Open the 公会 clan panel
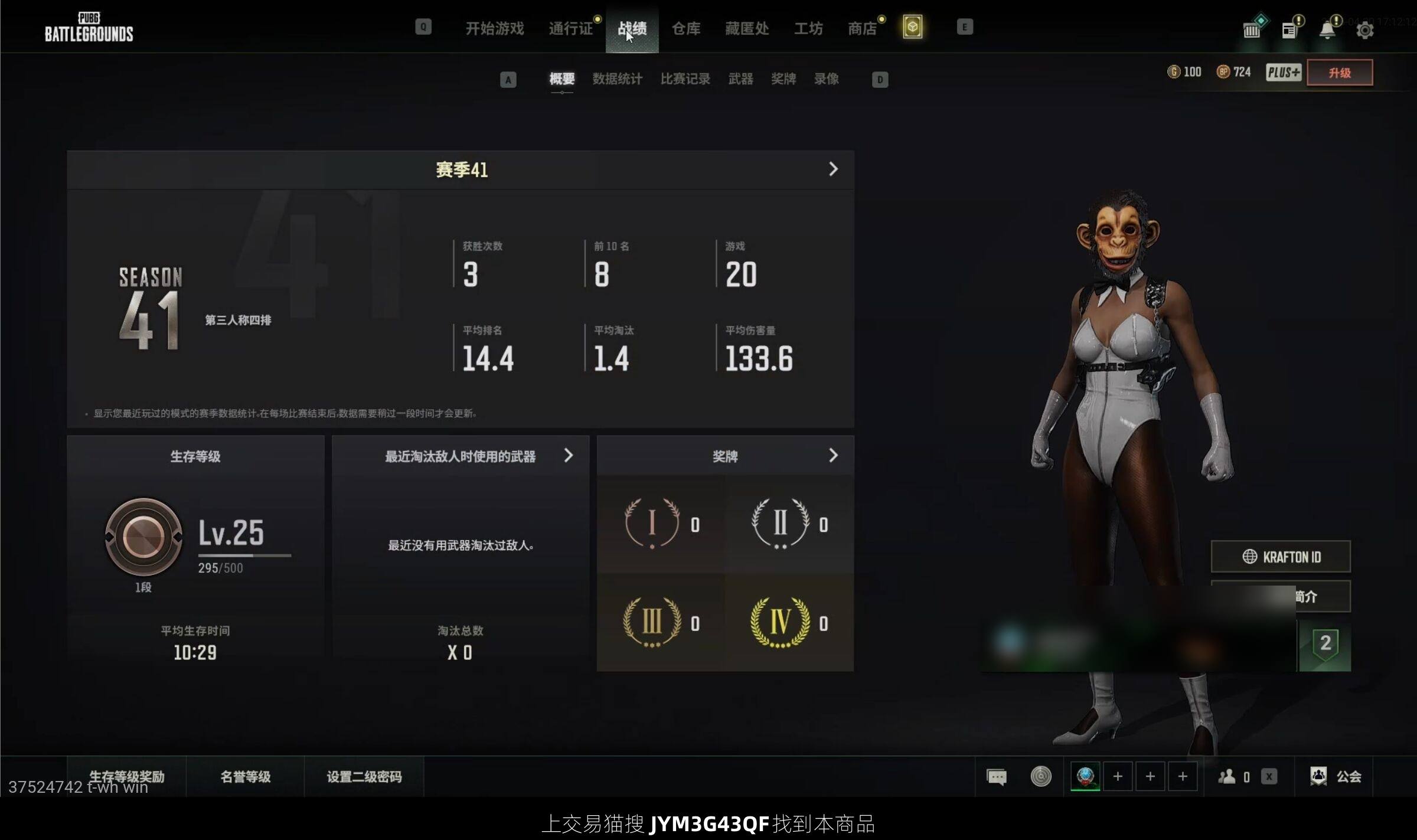Viewport: 1417px width, 840px height. (1336, 776)
